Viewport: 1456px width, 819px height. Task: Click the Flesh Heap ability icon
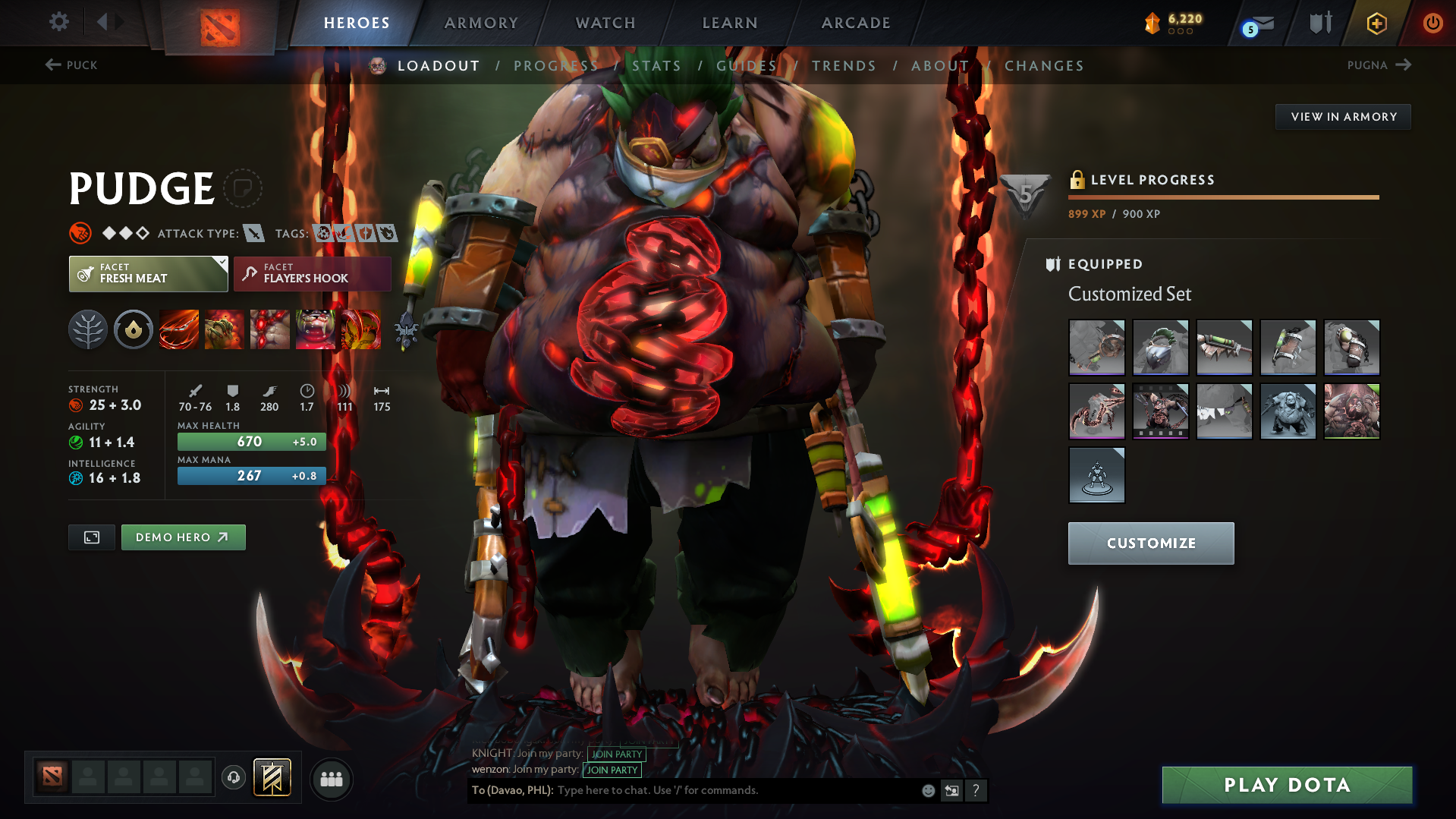tap(269, 329)
